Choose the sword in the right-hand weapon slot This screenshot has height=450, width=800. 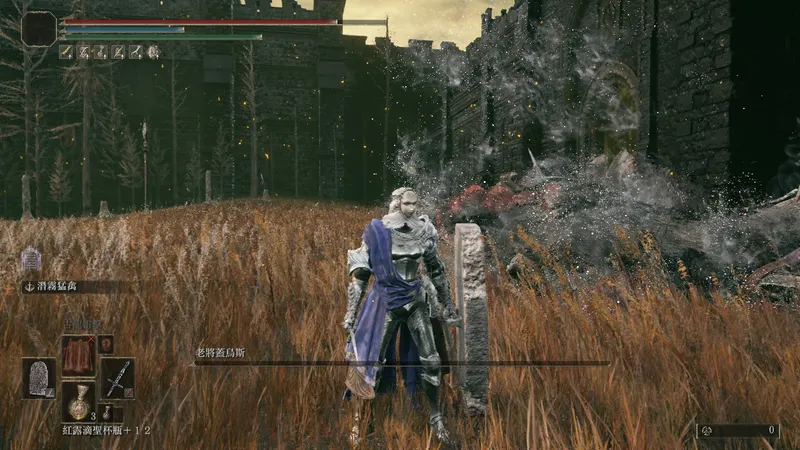pos(117,378)
